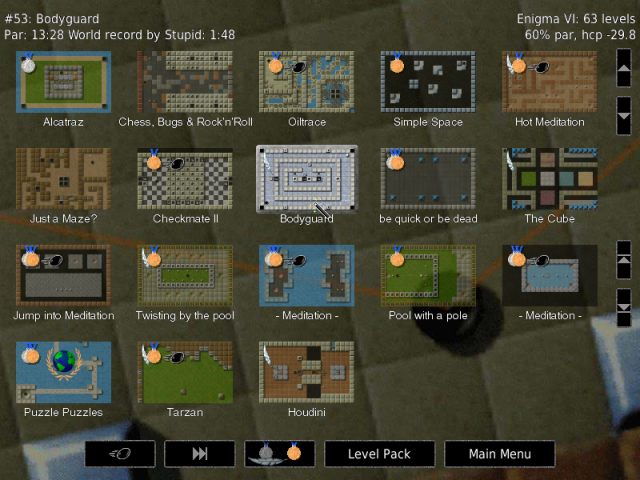Click the fast-forward arrows button
The width and height of the screenshot is (640, 480).
[x=199, y=454]
